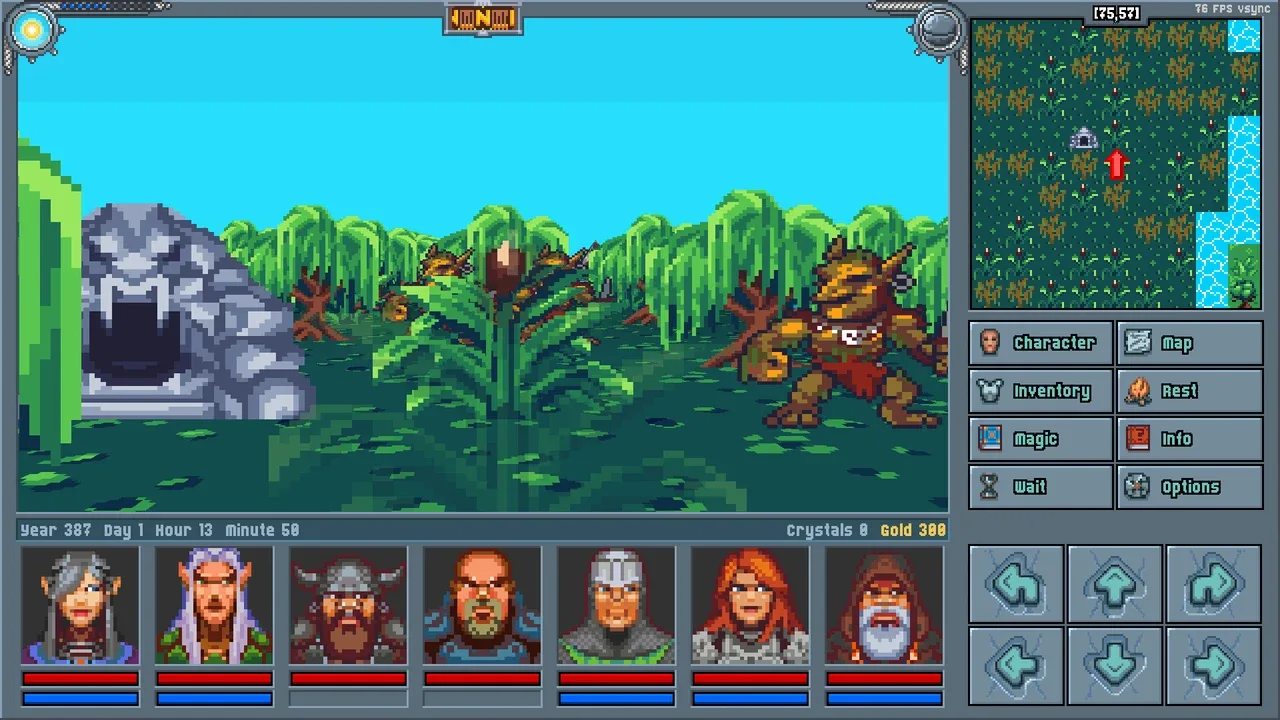Open the Options menu

[x=1189, y=487]
